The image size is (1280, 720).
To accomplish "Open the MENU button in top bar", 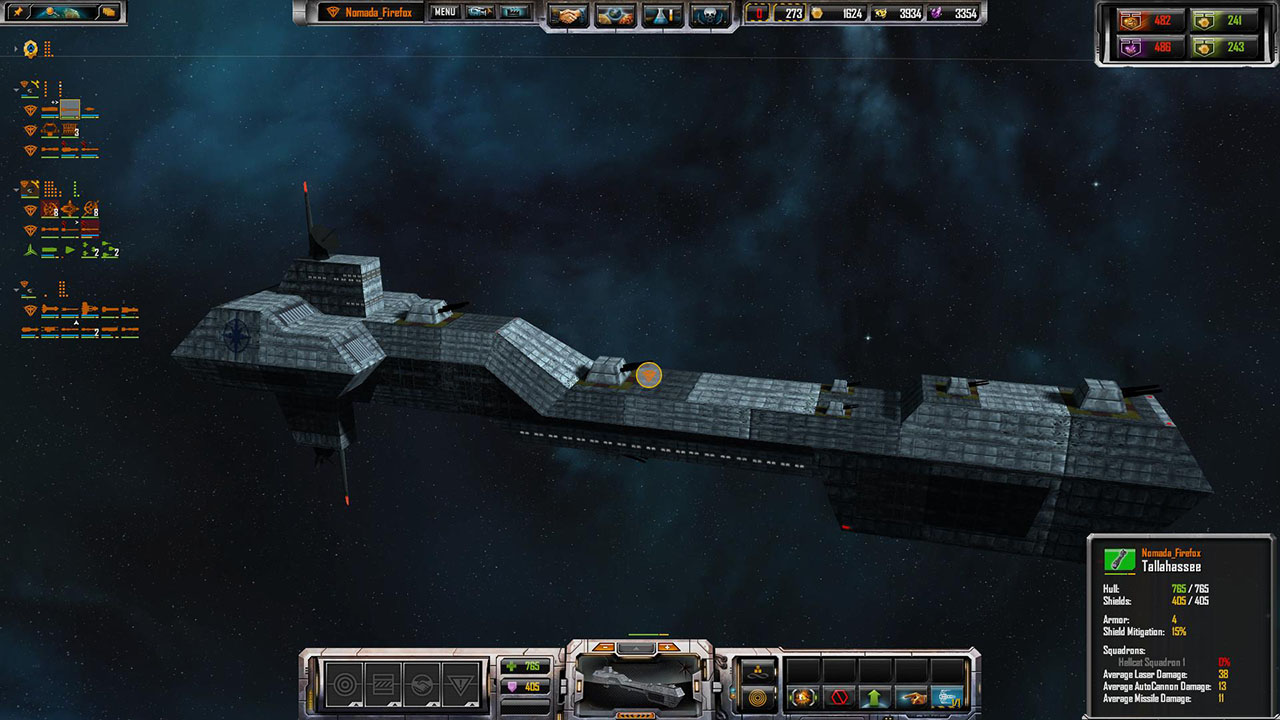I will (x=445, y=13).
